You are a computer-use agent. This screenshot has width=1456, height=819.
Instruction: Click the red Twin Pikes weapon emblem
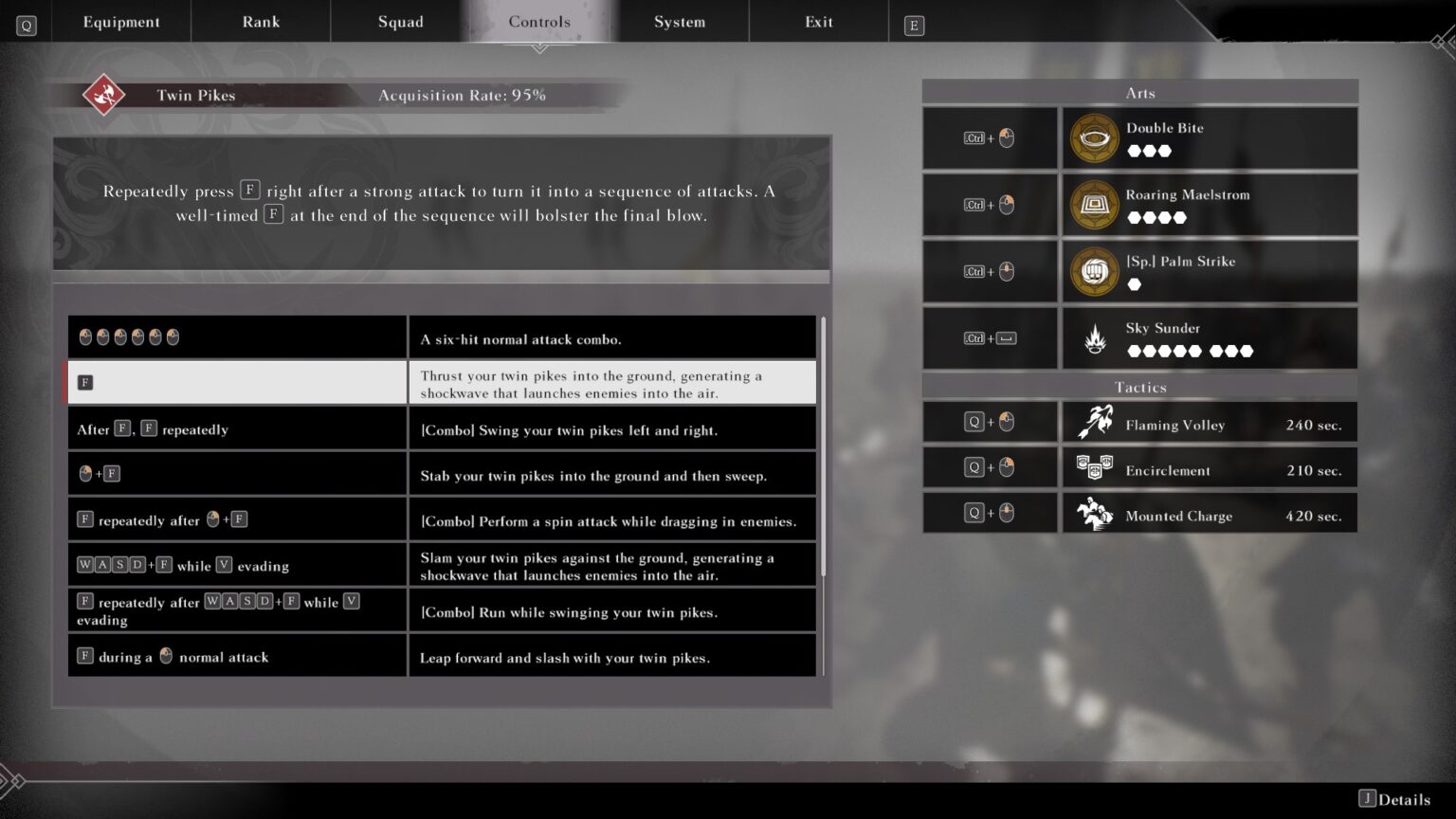(x=104, y=95)
